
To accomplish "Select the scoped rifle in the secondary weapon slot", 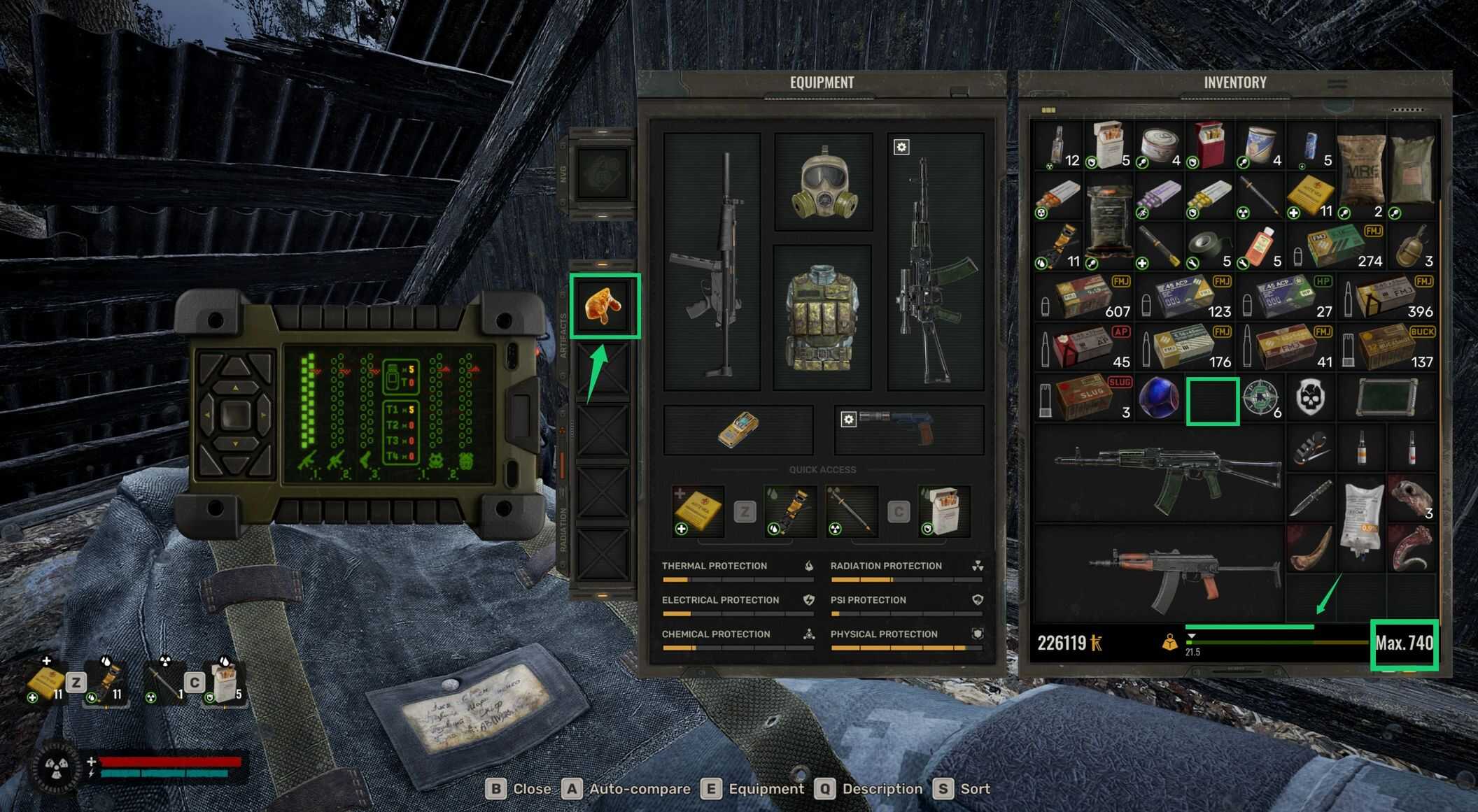I will (936, 262).
